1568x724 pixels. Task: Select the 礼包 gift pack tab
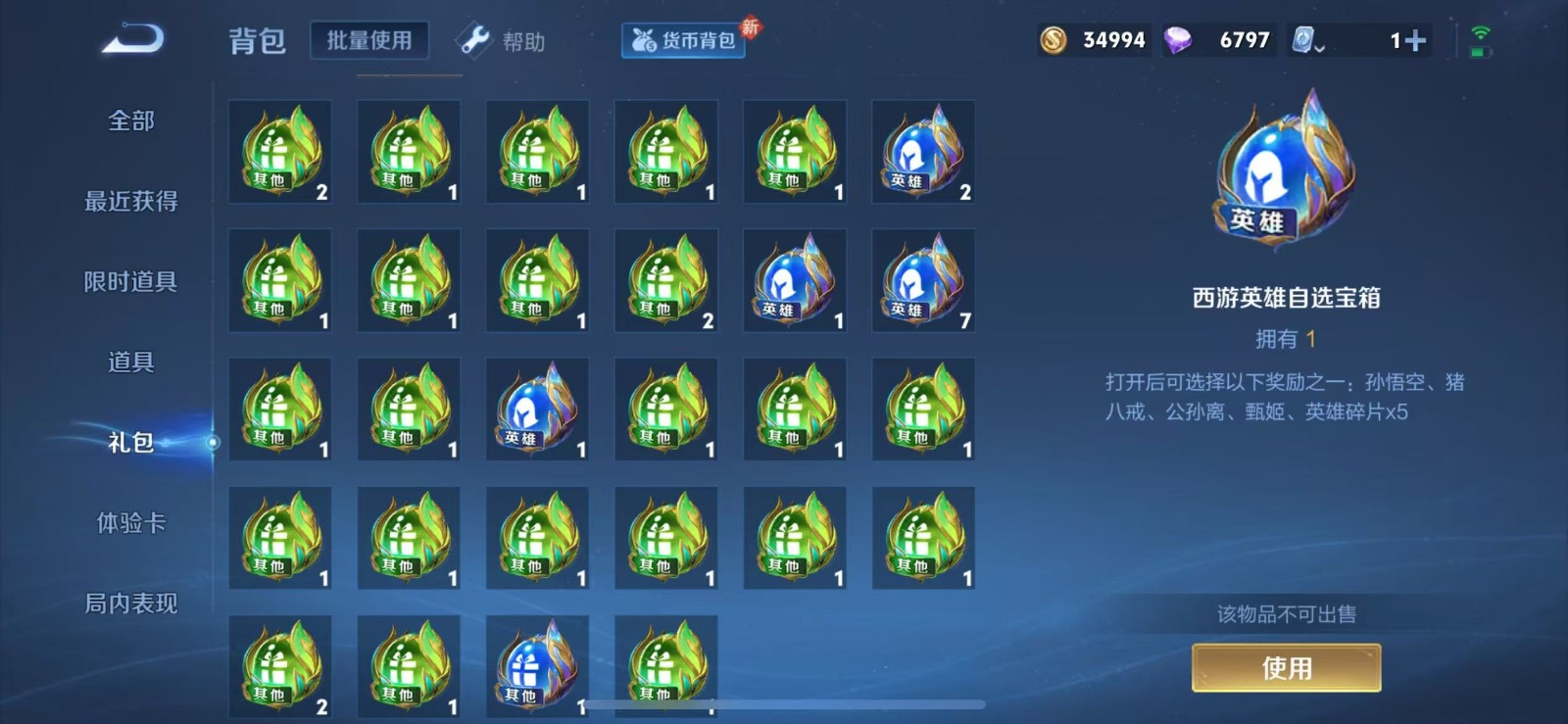[131, 442]
